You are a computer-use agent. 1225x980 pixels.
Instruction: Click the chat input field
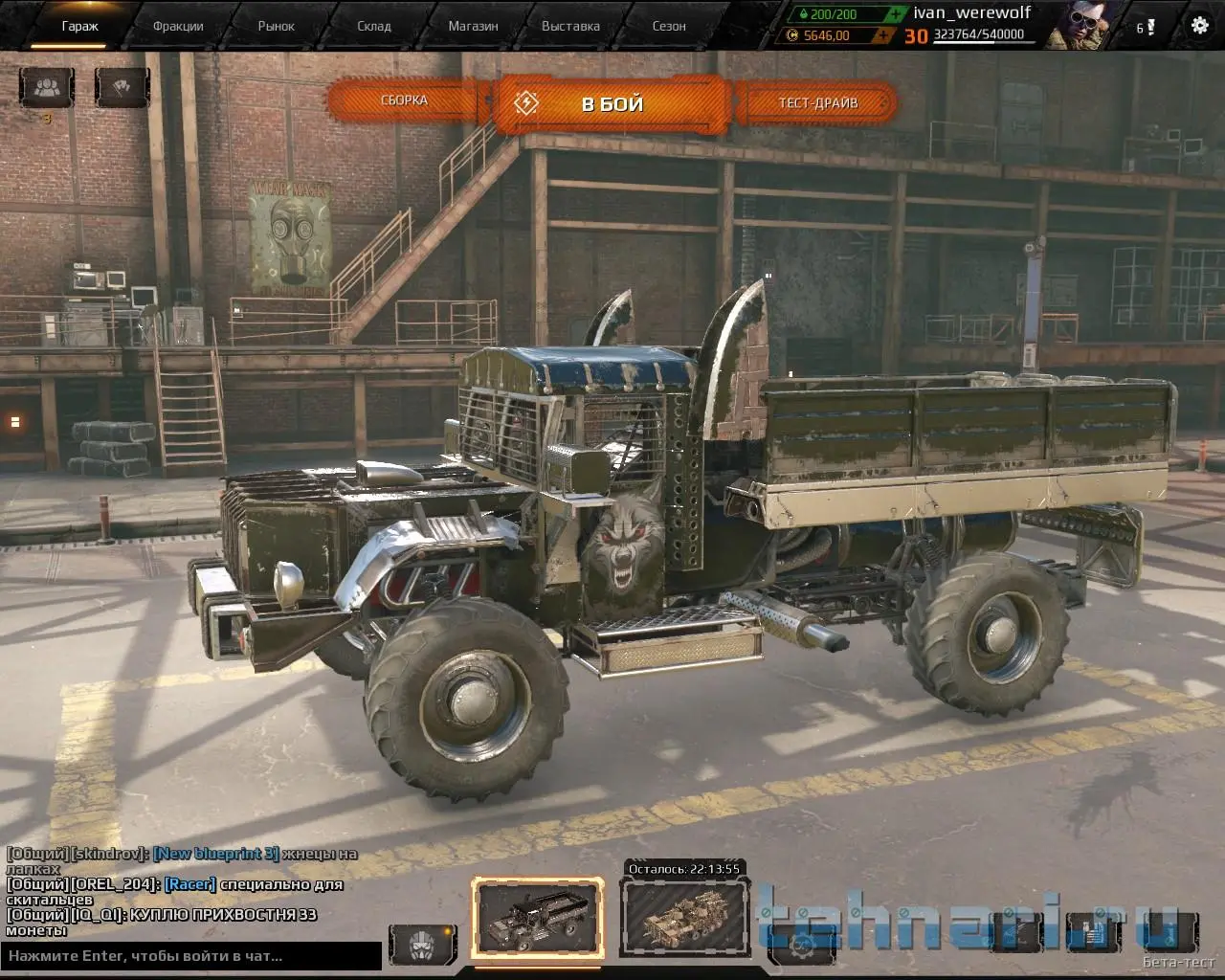click(x=191, y=955)
